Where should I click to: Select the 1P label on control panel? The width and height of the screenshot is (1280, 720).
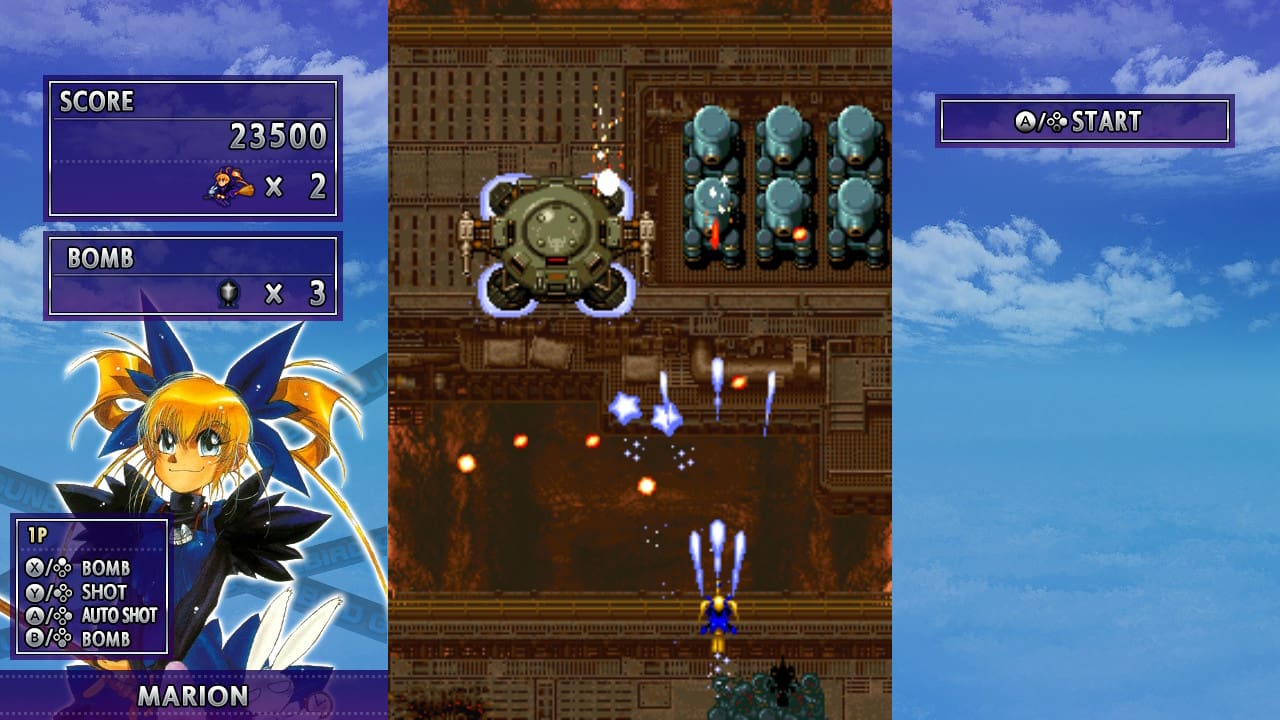click(37, 532)
